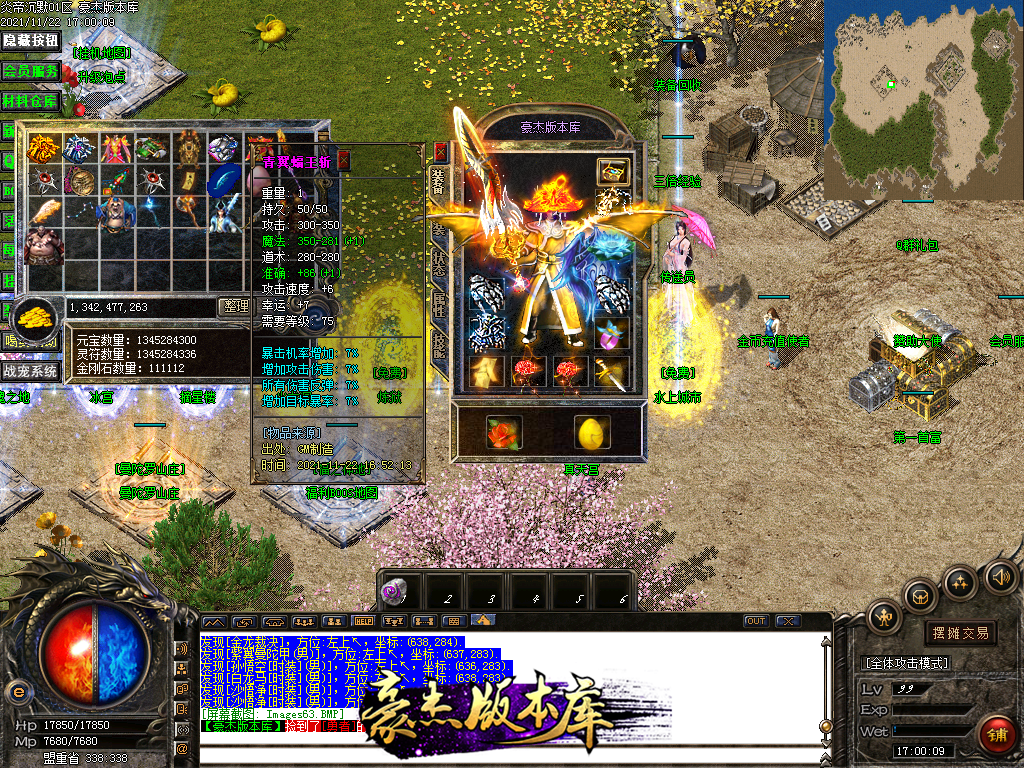Close the character equipment window
Image resolution: width=1024 pixels, height=768 pixels.
441,153
